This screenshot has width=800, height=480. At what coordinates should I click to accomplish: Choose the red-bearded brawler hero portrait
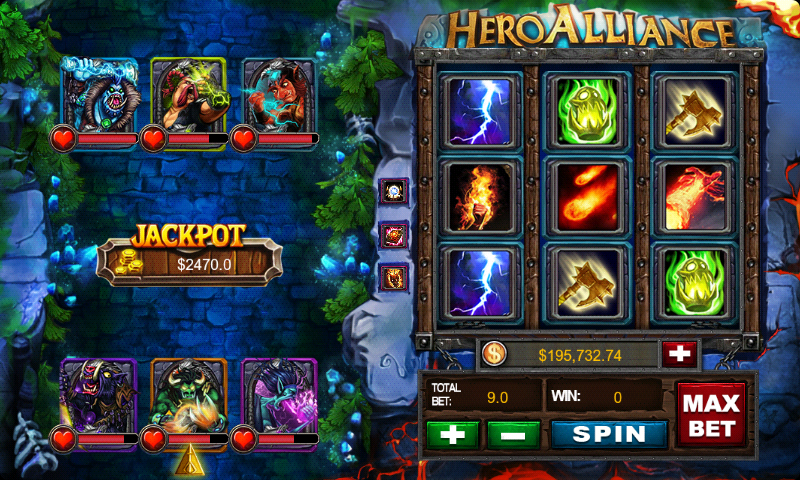189,93
